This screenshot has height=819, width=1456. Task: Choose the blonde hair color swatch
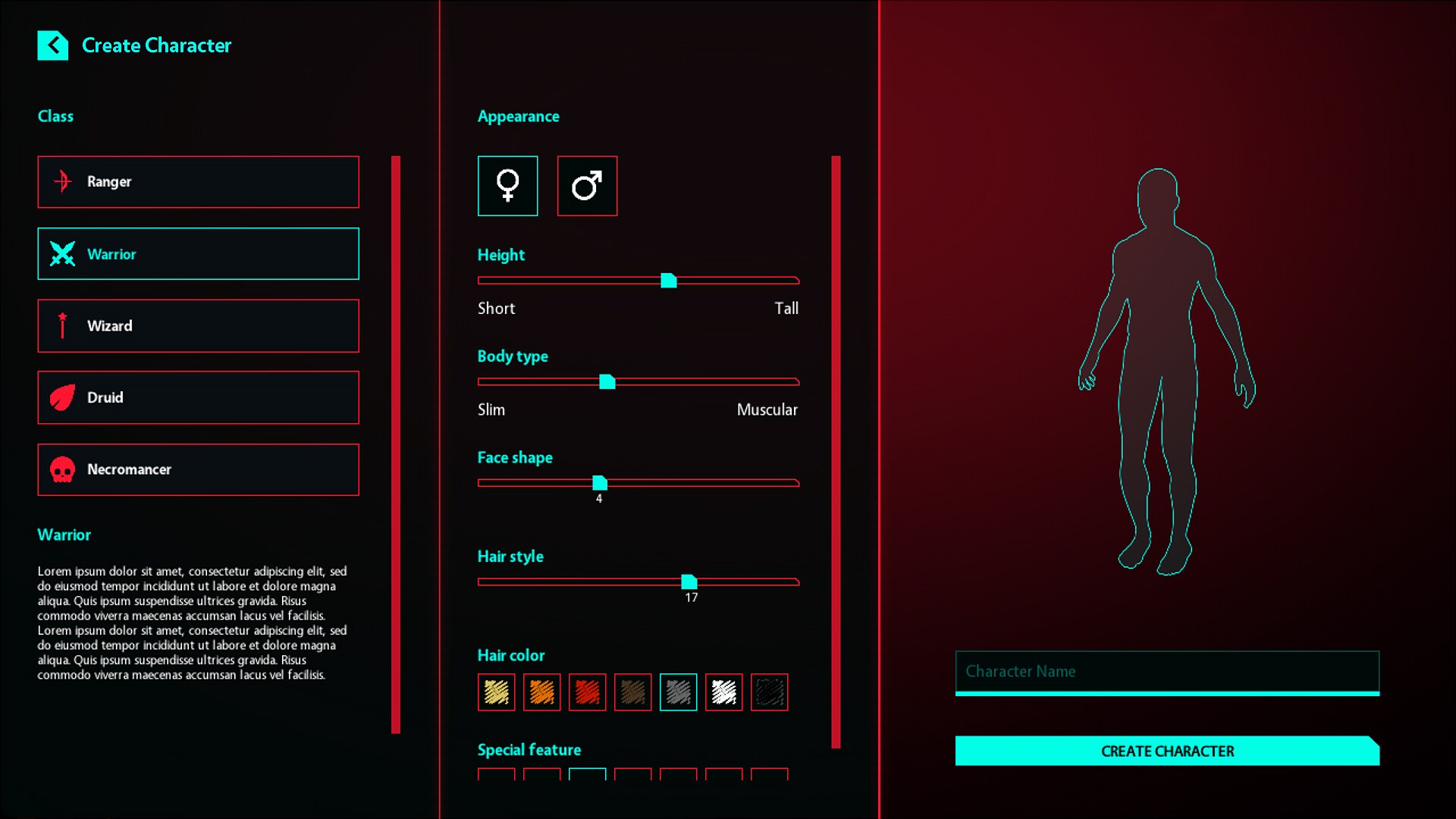(495, 692)
